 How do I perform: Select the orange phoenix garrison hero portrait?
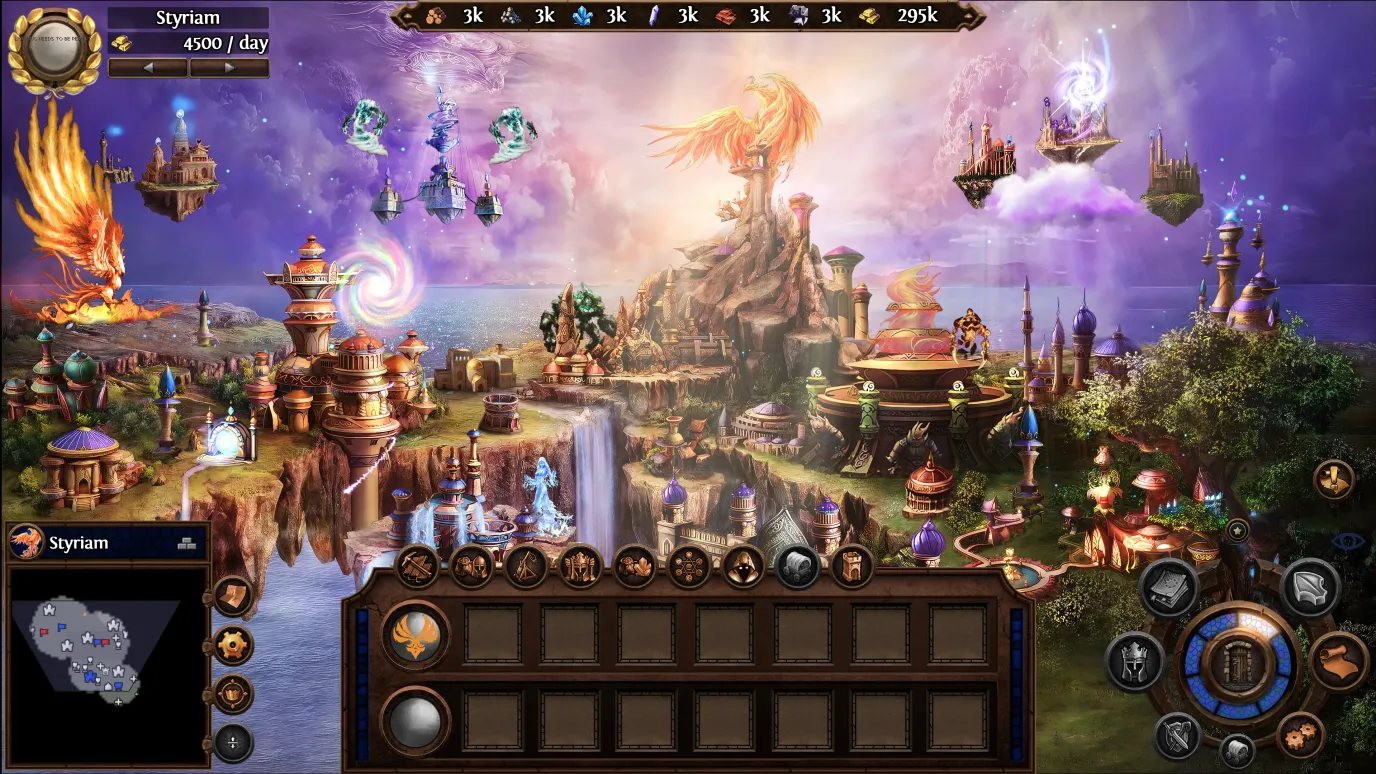click(x=415, y=635)
